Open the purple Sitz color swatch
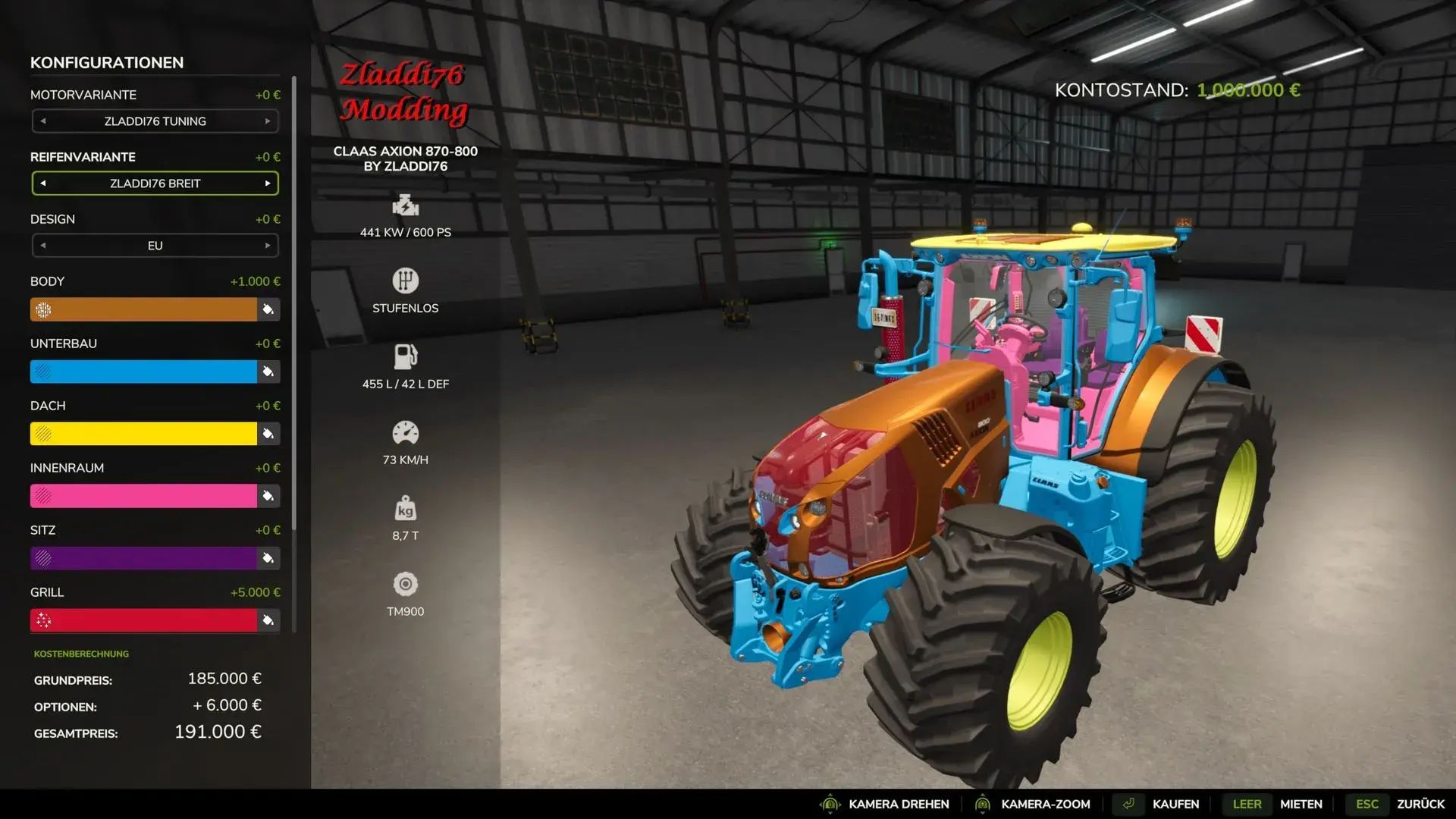The width and height of the screenshot is (1456, 819). [x=143, y=558]
